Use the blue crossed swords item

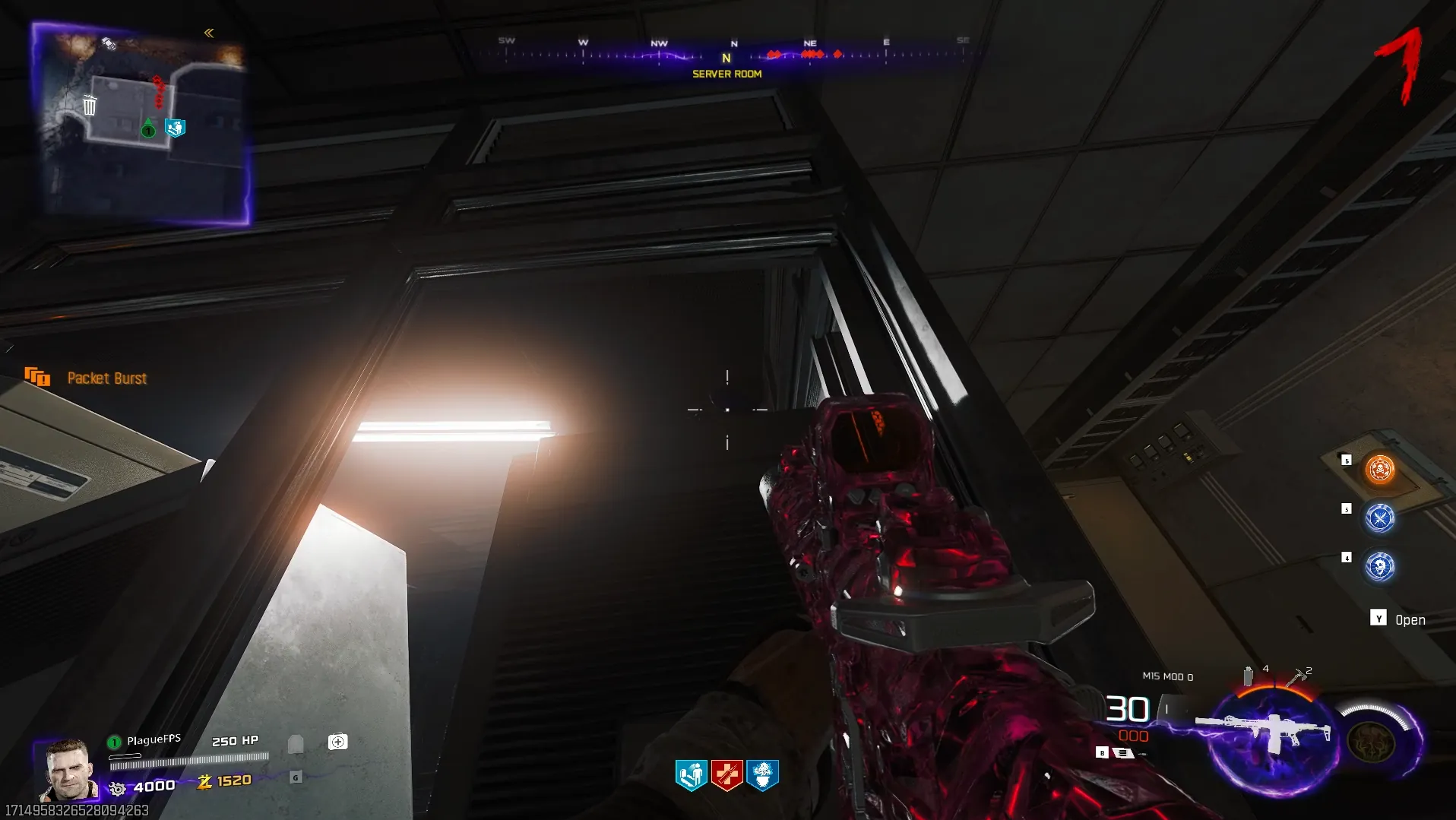[1379, 518]
